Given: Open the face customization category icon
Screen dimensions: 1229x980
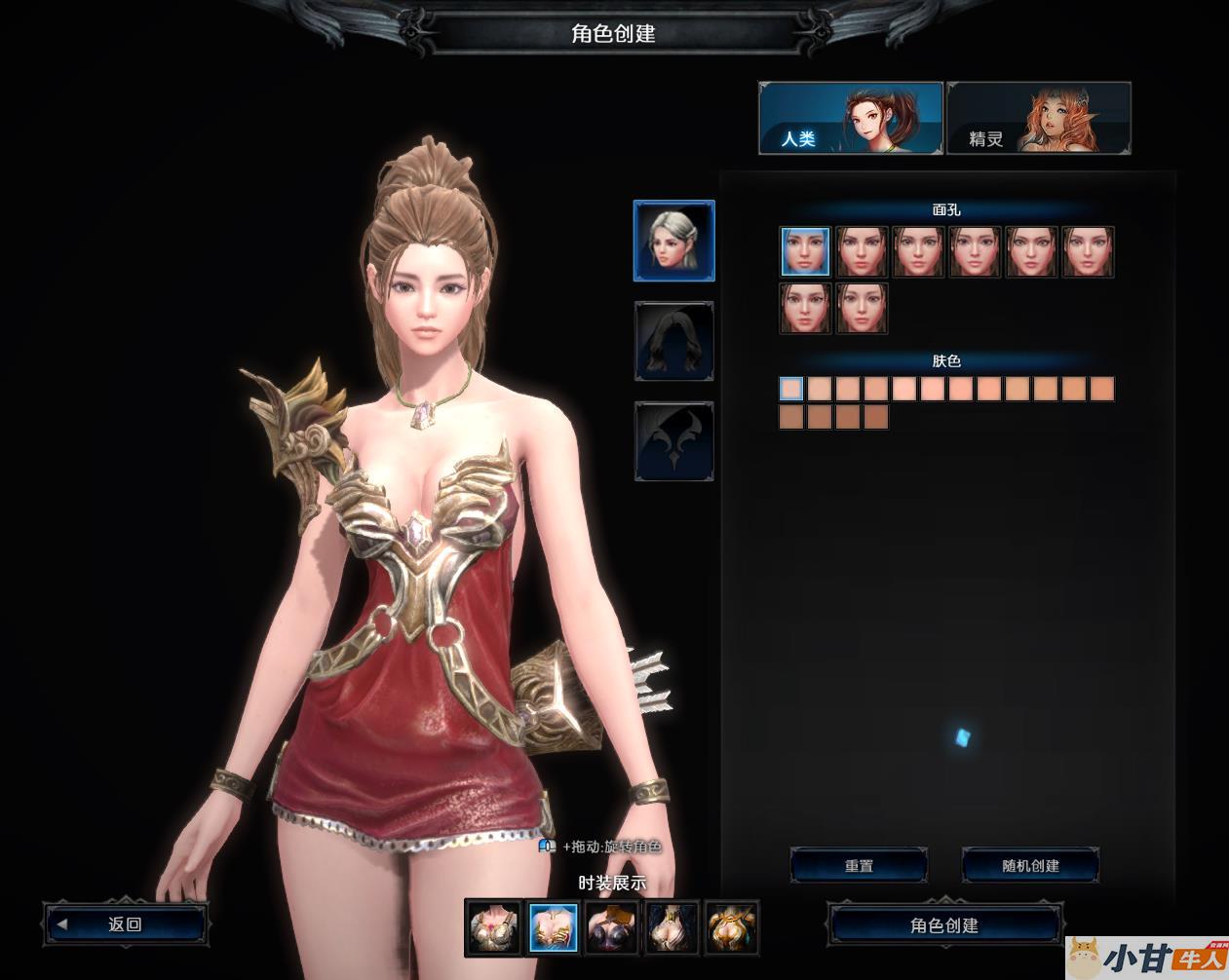Looking at the screenshot, I should tap(674, 241).
